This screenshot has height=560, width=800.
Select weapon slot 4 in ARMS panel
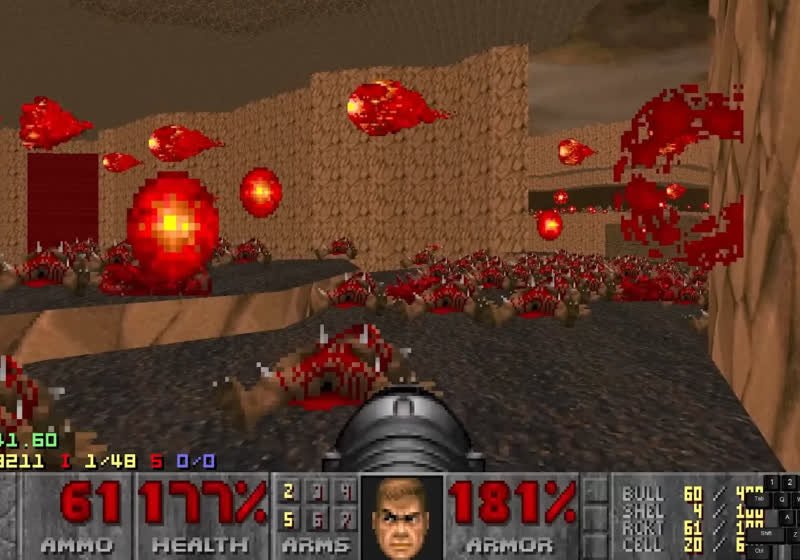(x=346, y=491)
